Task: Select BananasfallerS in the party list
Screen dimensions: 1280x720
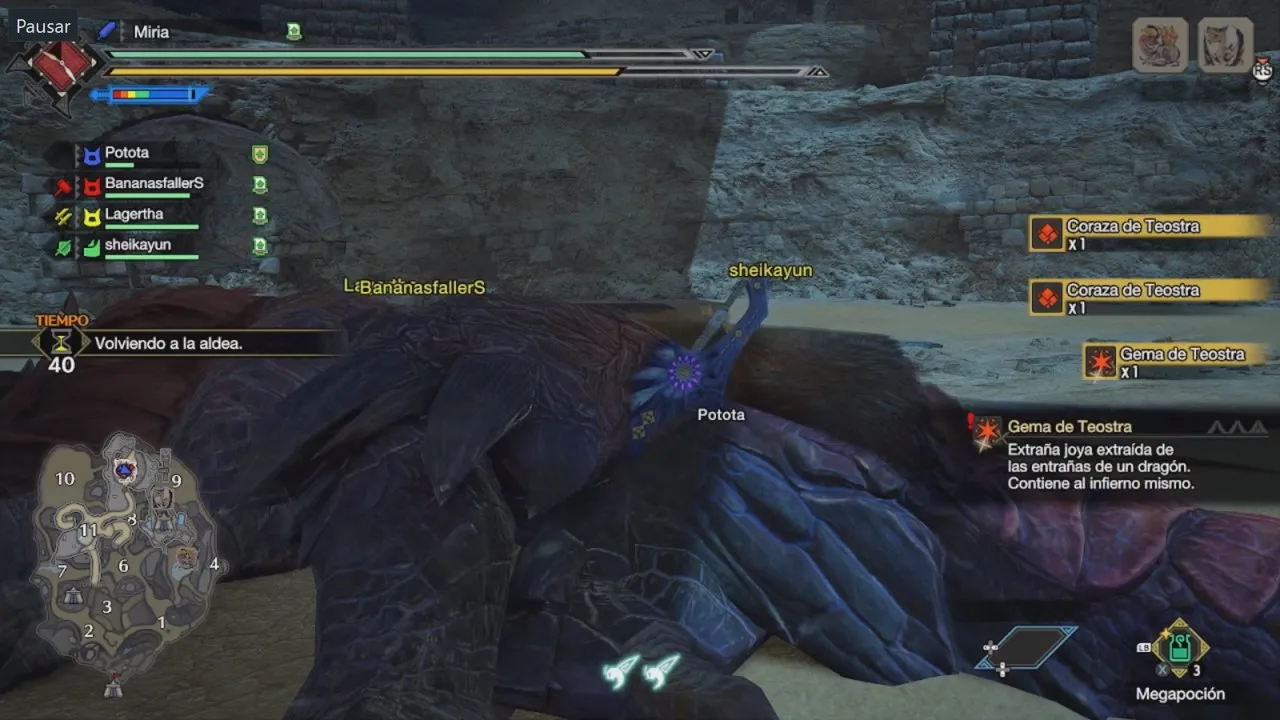Action: coord(154,184)
